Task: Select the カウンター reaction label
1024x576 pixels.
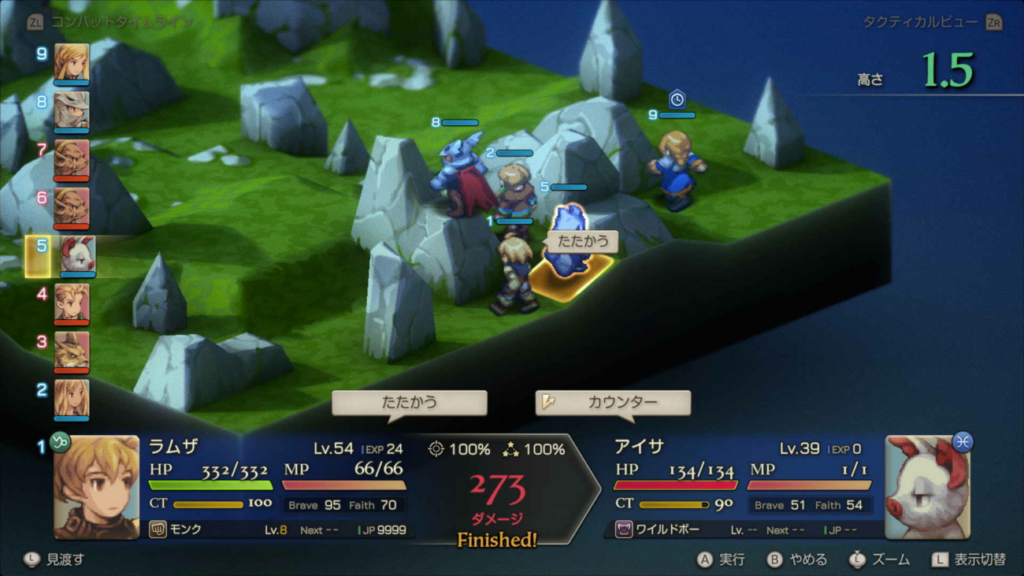Action: click(x=613, y=403)
